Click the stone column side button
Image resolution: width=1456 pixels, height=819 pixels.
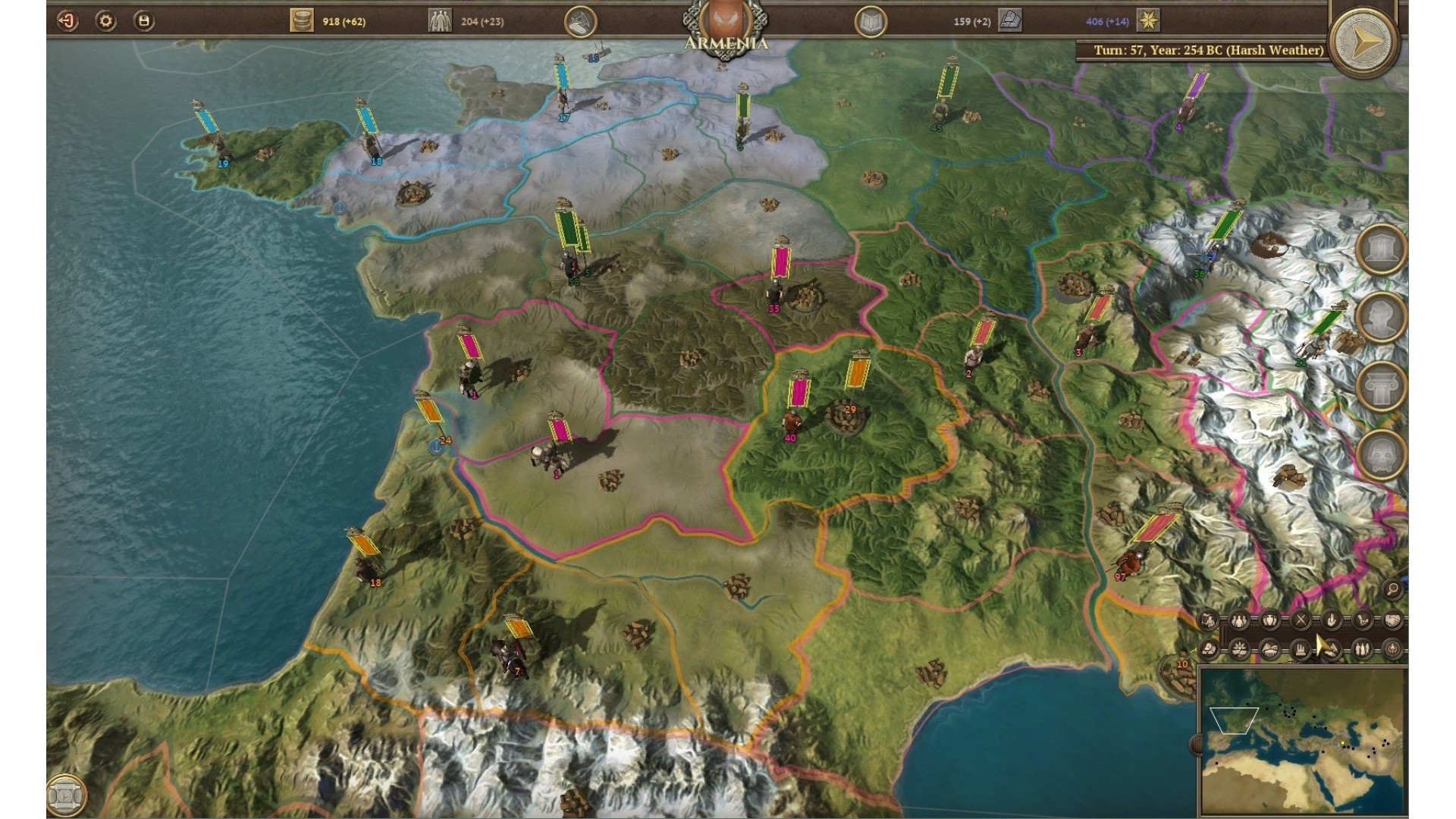click(1380, 386)
